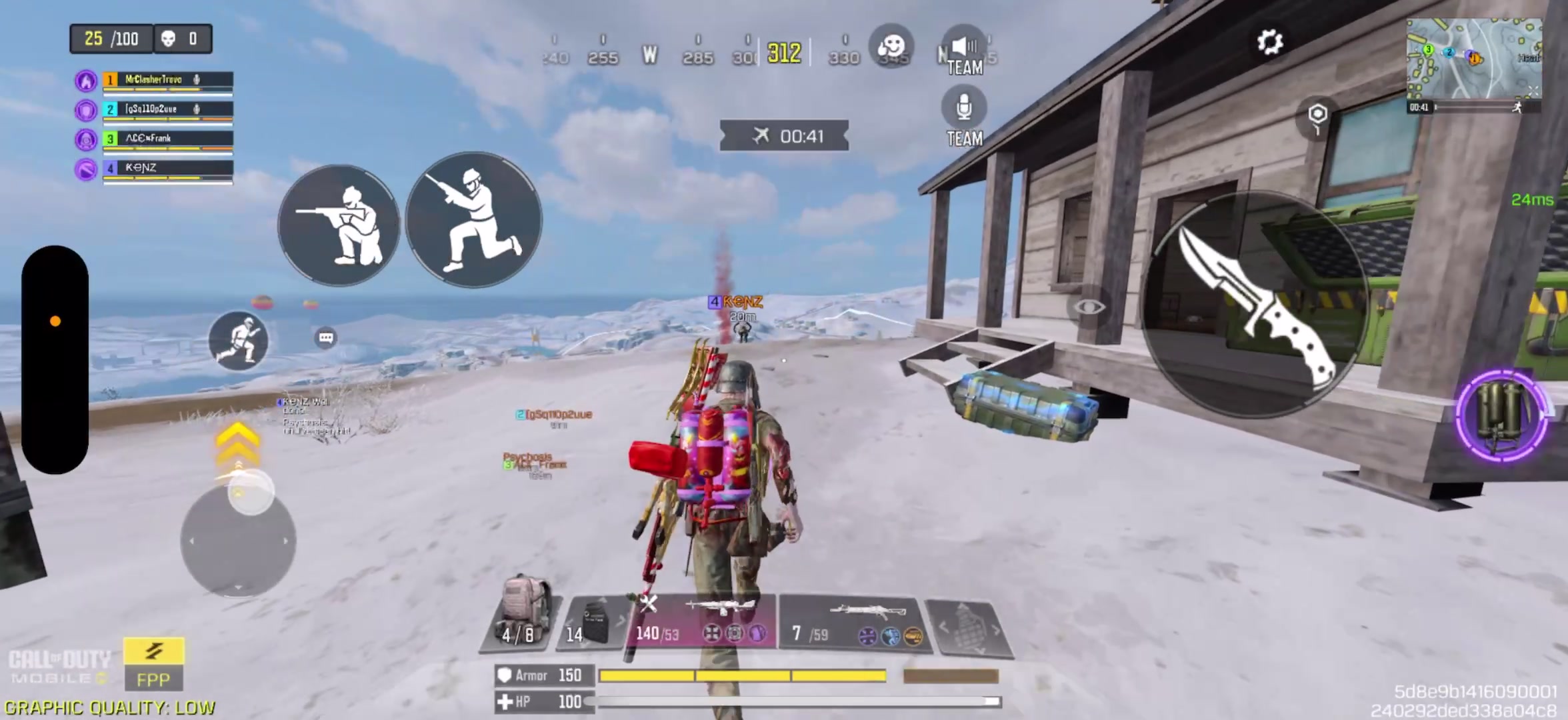Toggle the FPP perspective button
Viewport: 1568px width, 720px height.
(153, 664)
